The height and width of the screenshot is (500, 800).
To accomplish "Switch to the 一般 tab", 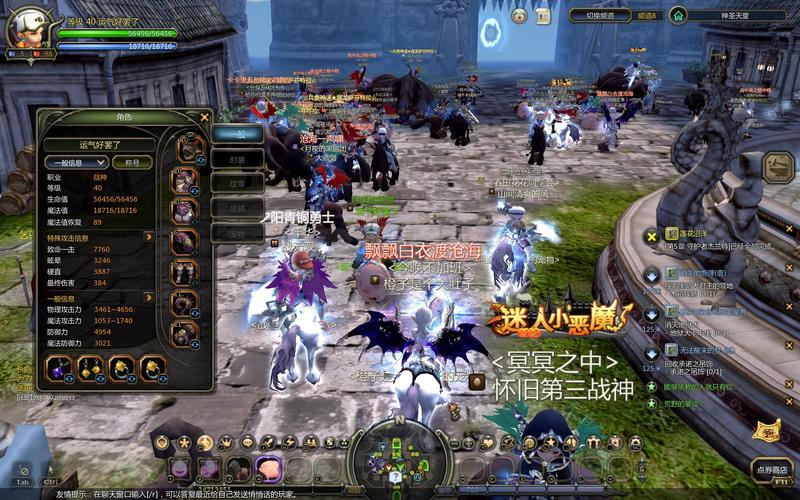I will [237, 134].
